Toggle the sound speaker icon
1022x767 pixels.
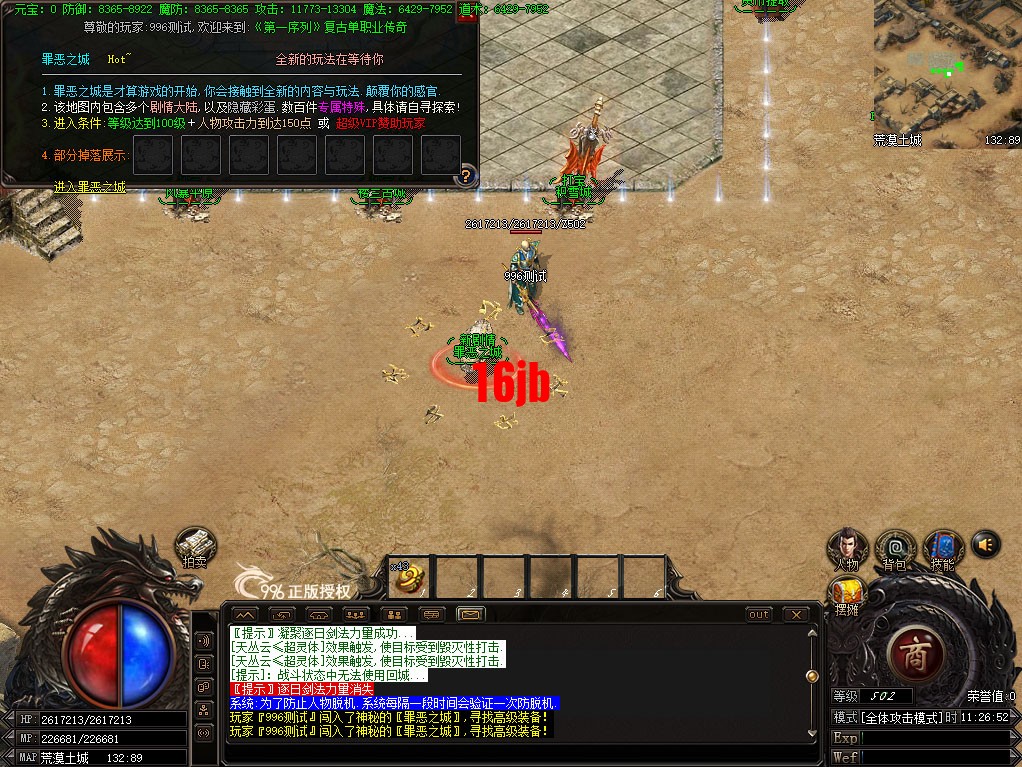[x=986, y=544]
